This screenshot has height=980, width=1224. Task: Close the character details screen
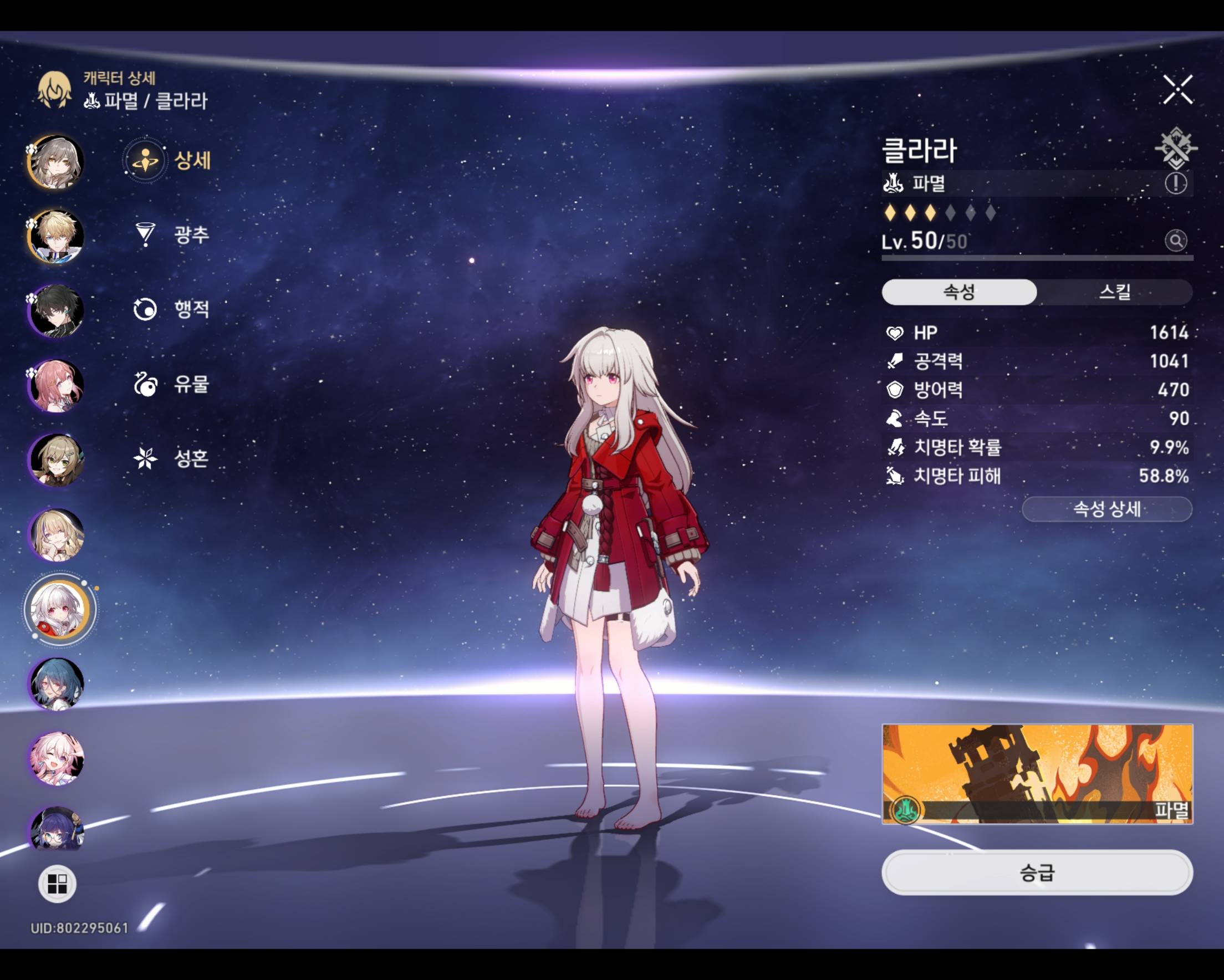pyautogui.click(x=1177, y=89)
